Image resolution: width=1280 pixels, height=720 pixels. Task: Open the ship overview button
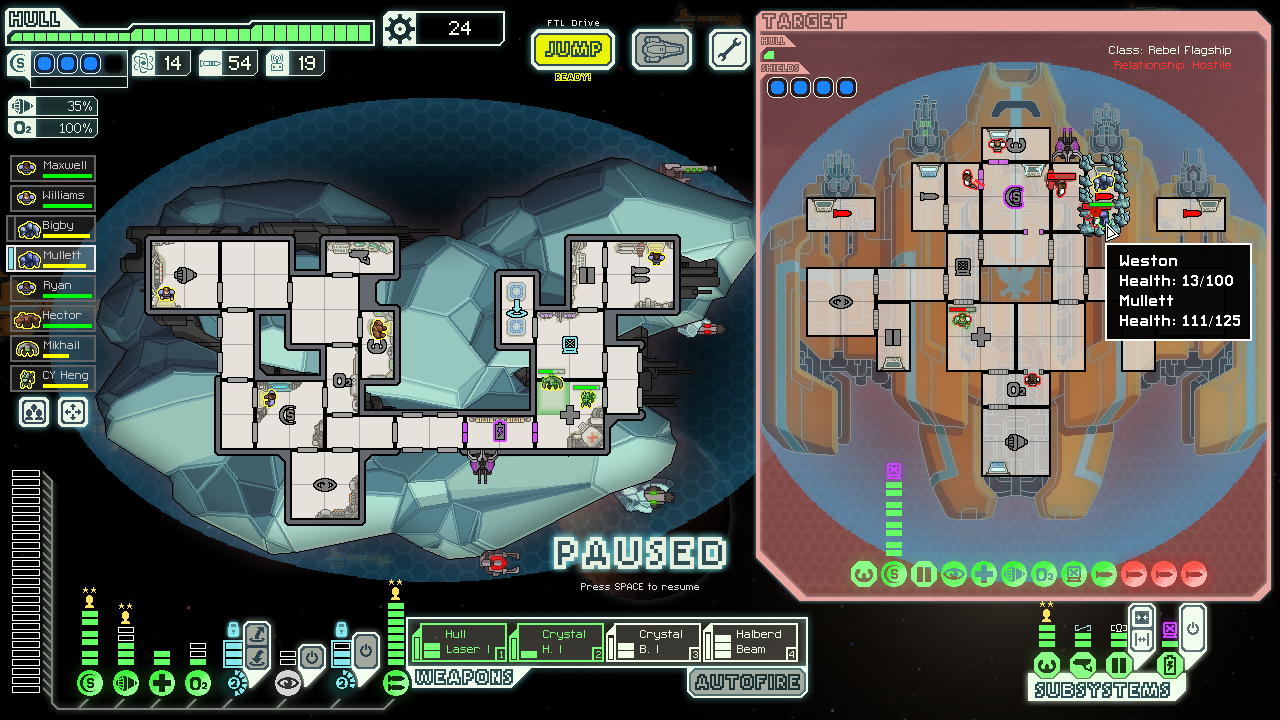pos(662,49)
